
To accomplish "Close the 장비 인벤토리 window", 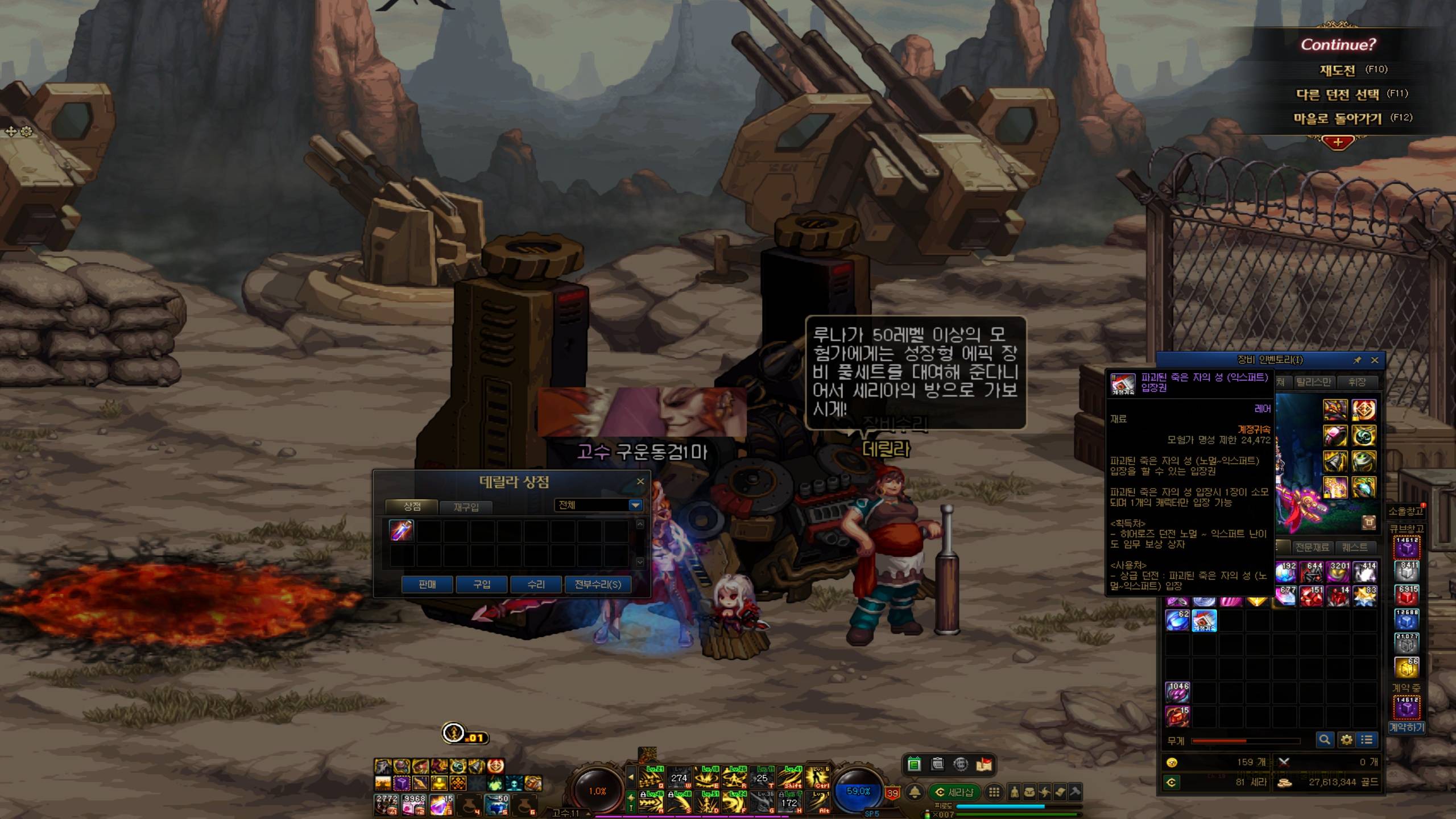I will coord(1375,360).
